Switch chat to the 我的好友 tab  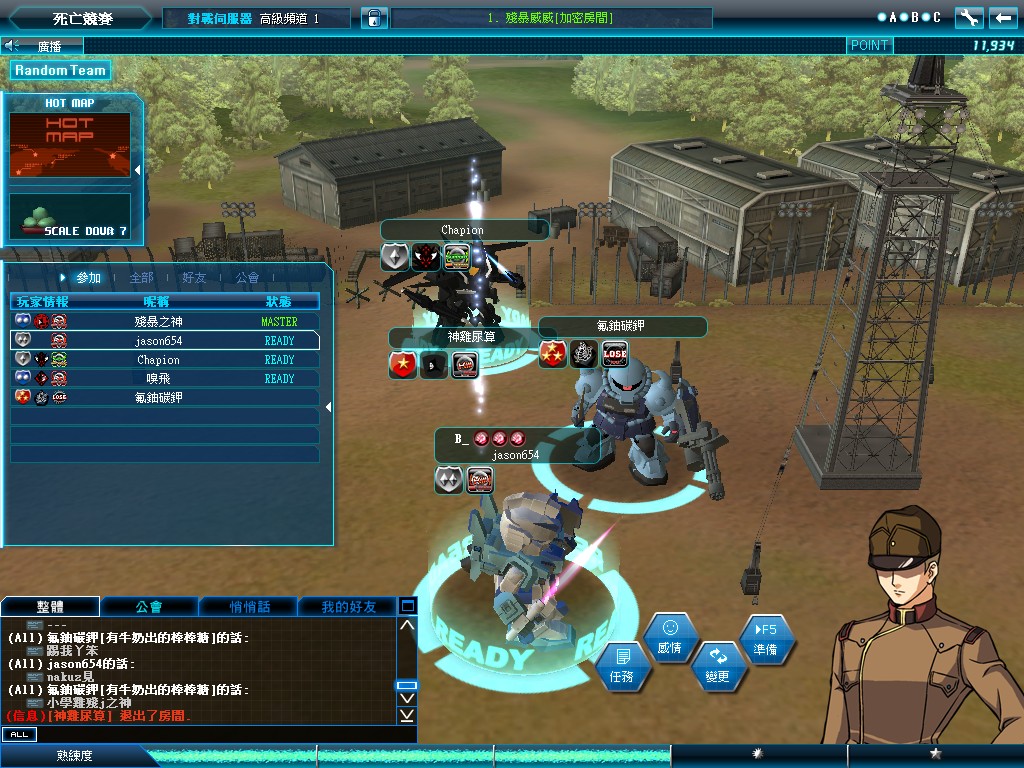(348, 607)
